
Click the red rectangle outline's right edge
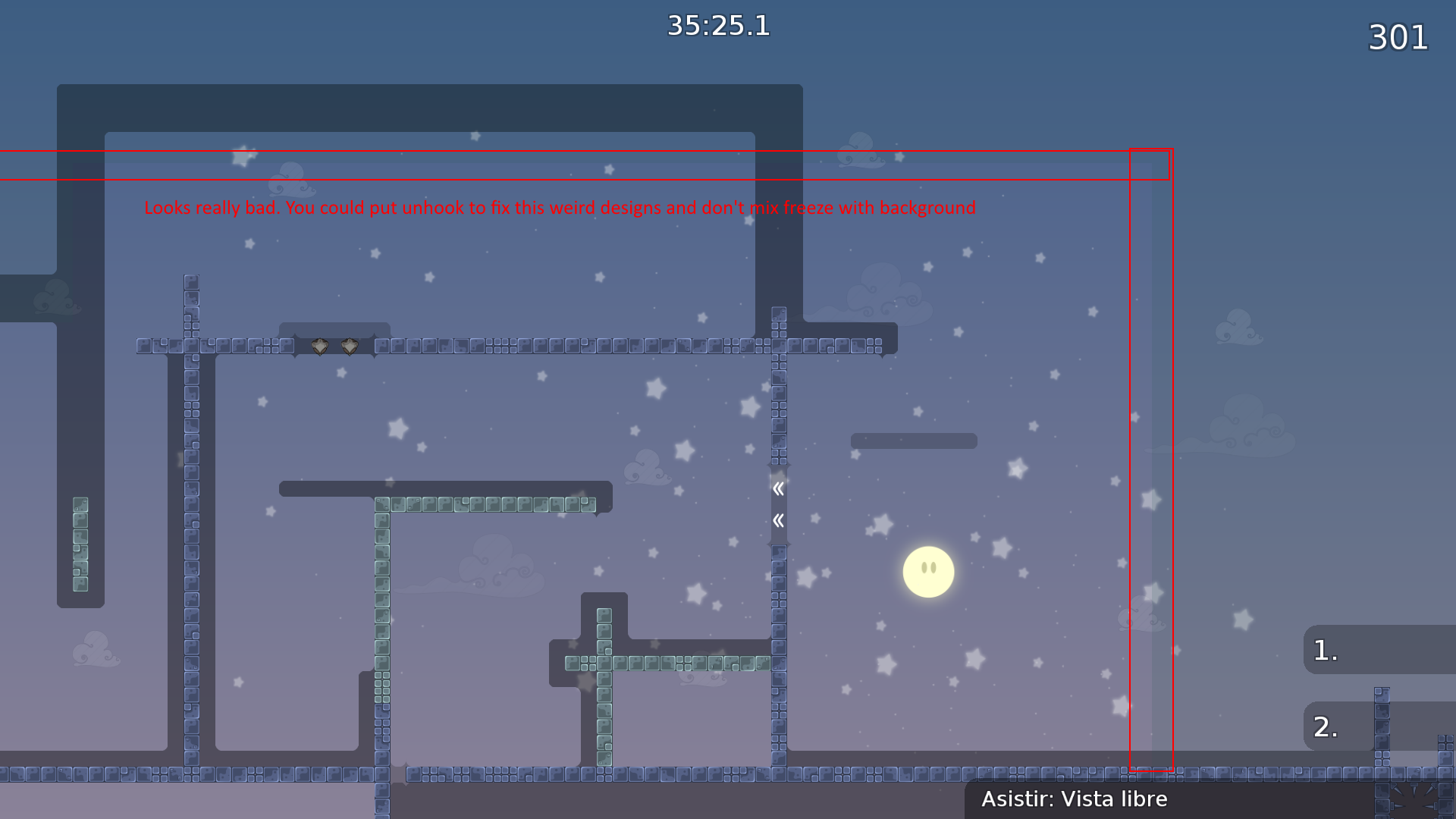pos(1172,455)
